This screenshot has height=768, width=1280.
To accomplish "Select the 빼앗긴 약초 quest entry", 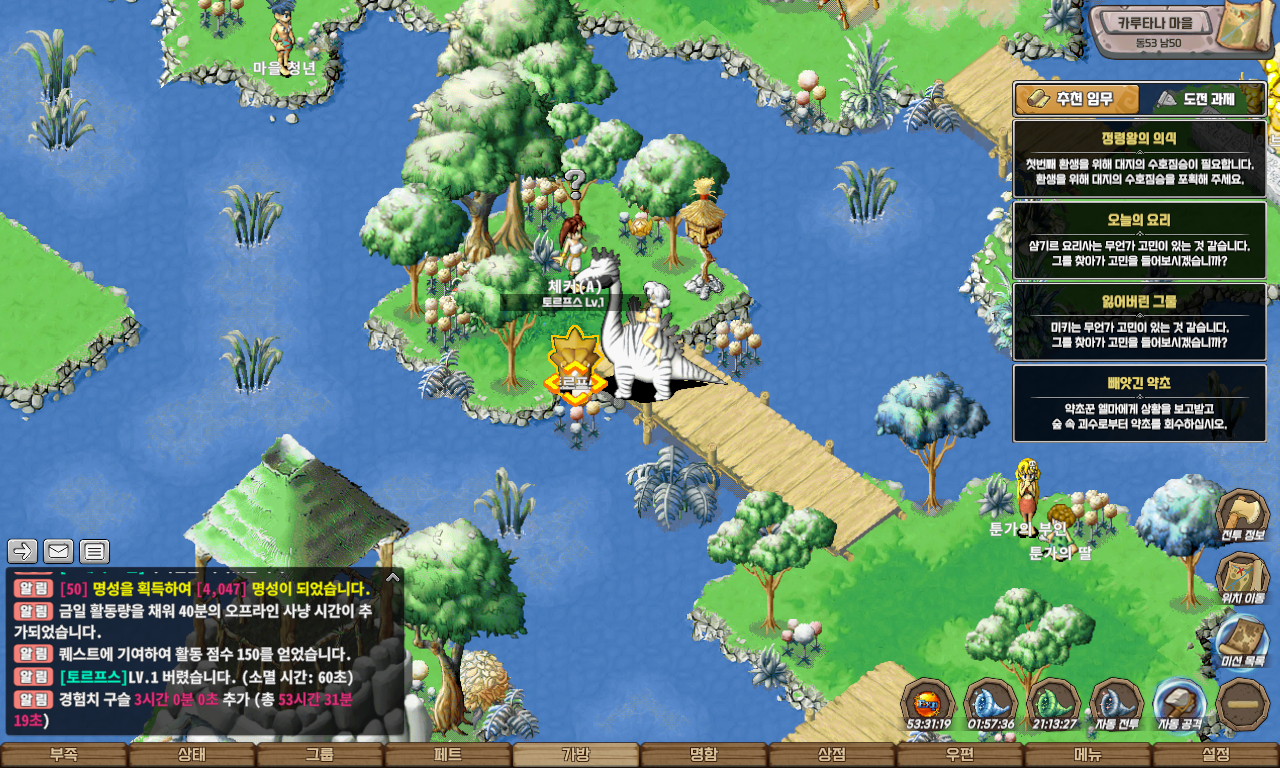I will point(1139,403).
